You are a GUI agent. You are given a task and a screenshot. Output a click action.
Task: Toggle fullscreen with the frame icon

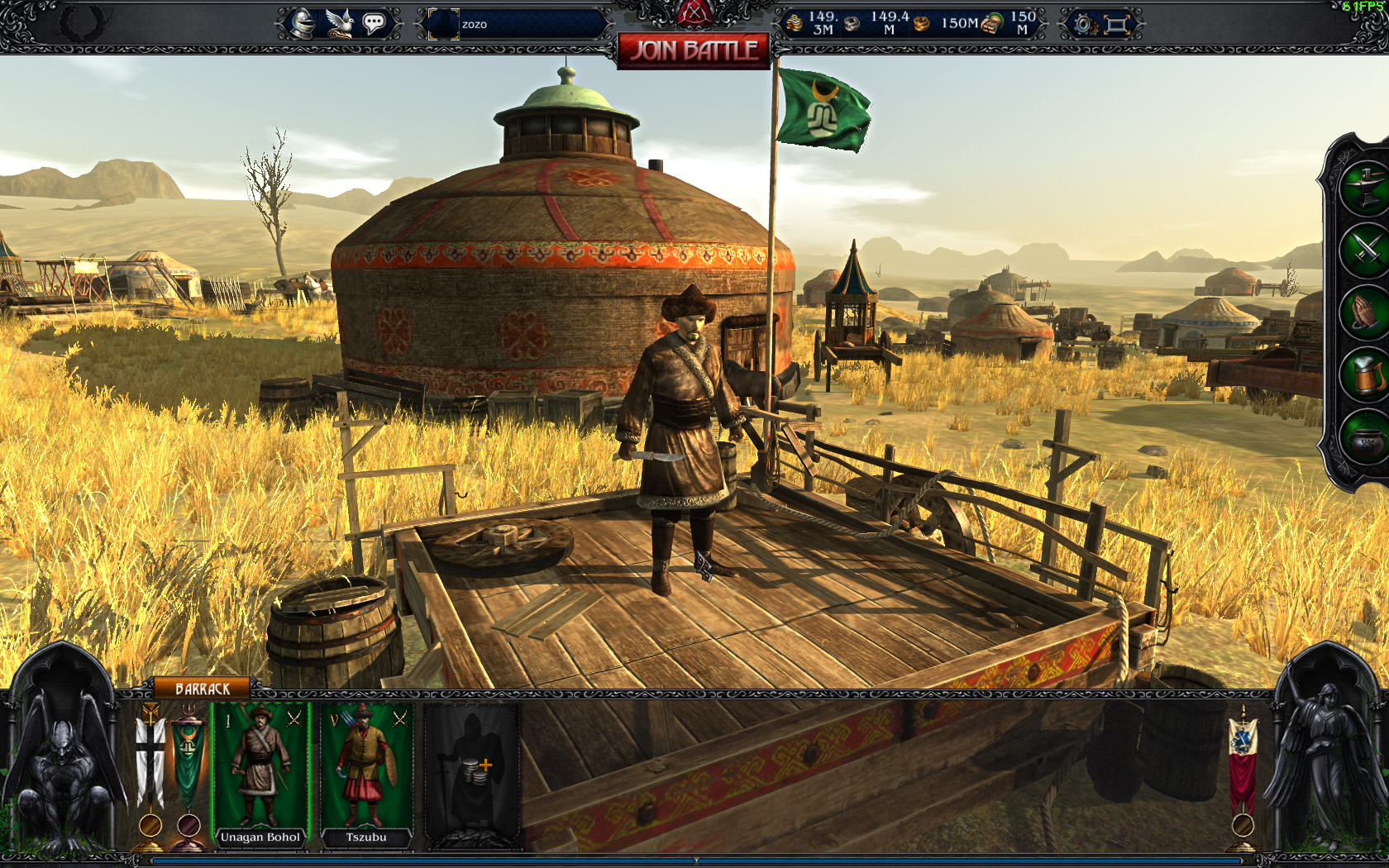pyautogui.click(x=1115, y=25)
